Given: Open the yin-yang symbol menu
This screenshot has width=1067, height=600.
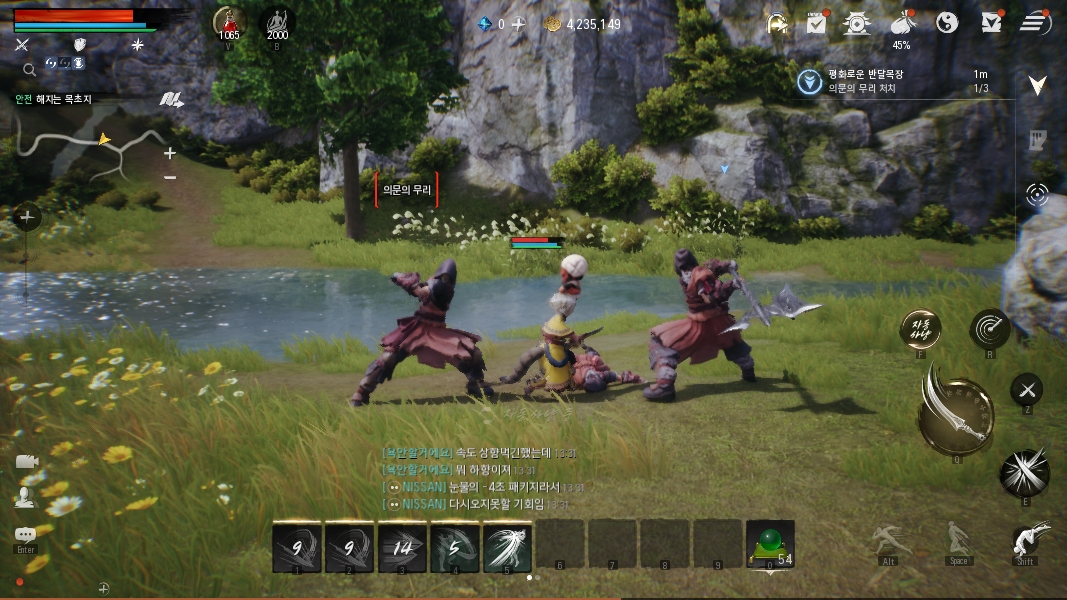Looking at the screenshot, I should pyautogui.click(x=947, y=22).
